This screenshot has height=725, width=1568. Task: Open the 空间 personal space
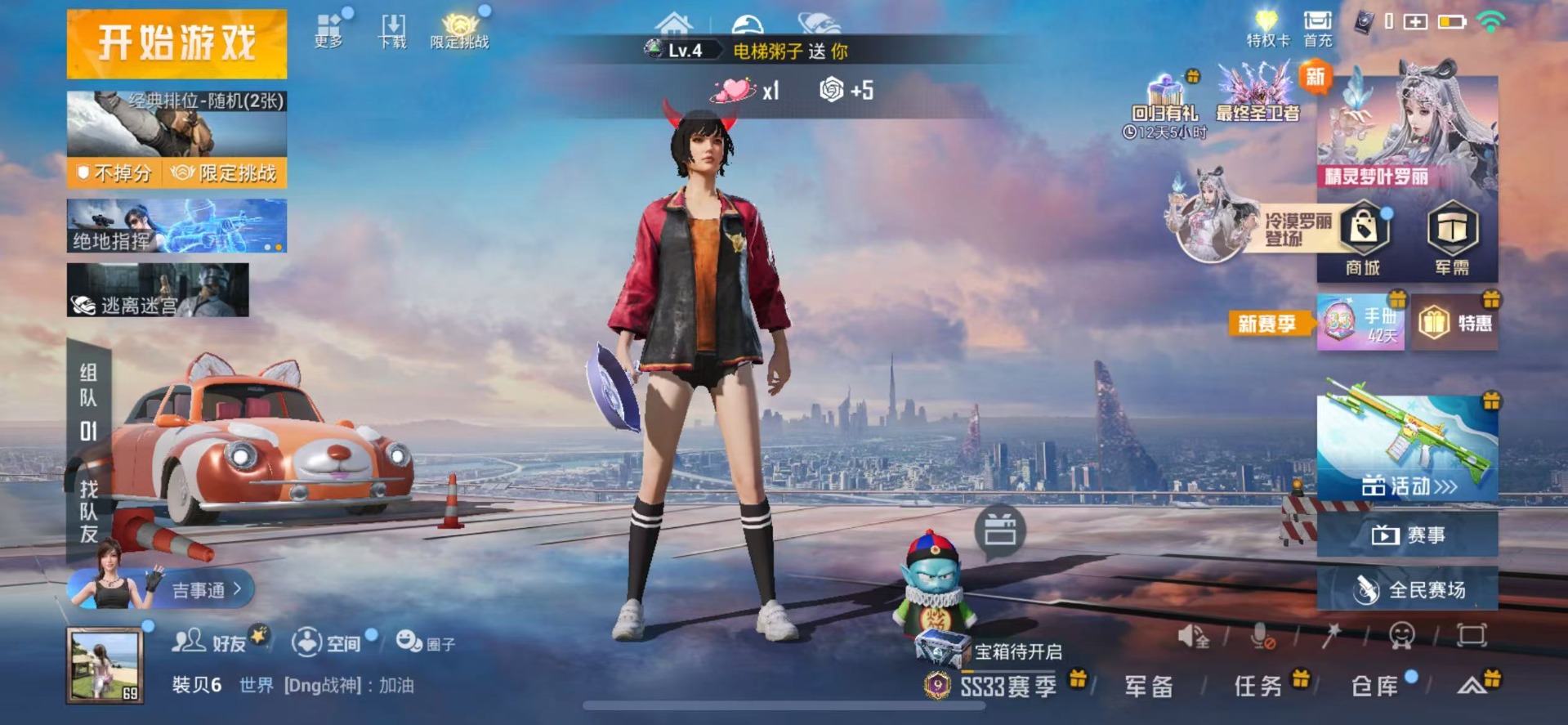click(x=327, y=642)
